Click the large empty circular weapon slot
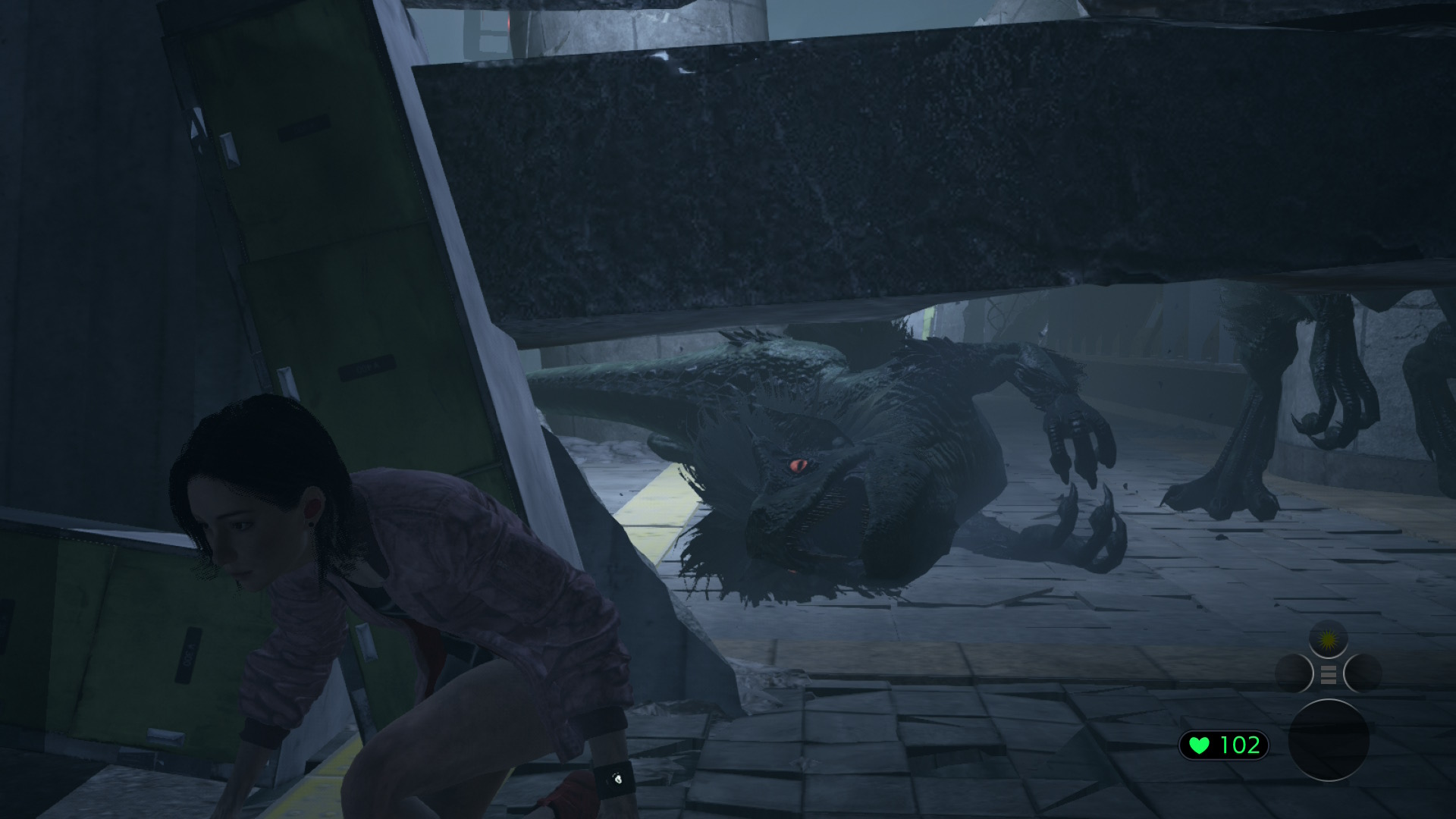The height and width of the screenshot is (819, 1456). [1329, 739]
